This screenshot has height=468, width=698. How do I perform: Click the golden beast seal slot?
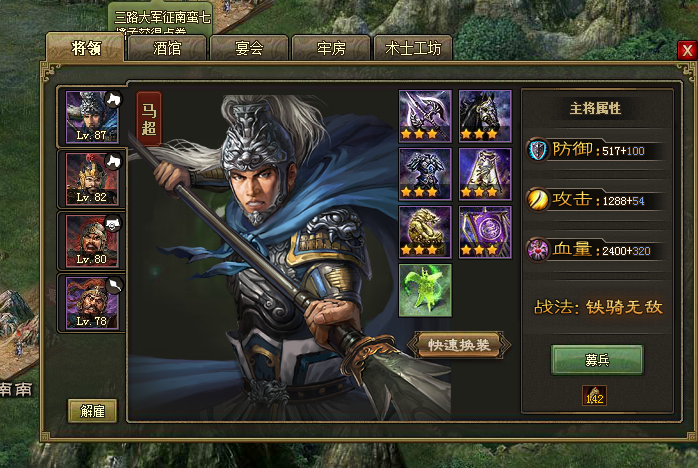(x=425, y=231)
